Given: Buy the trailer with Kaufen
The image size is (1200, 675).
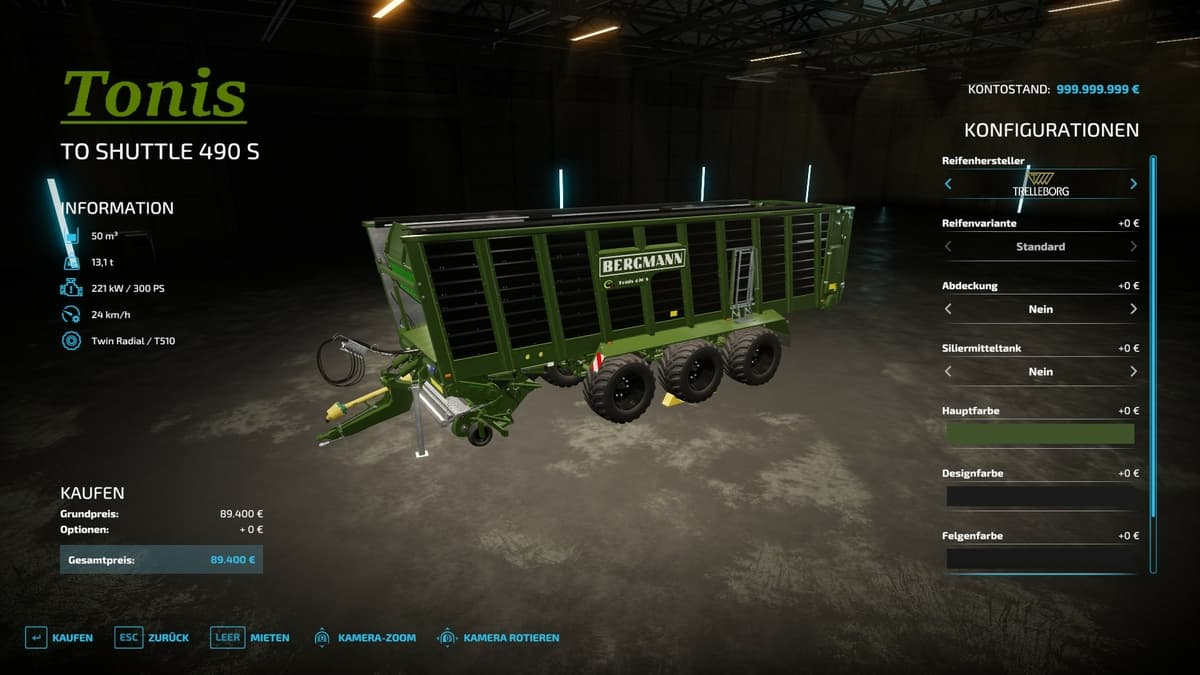Looking at the screenshot, I should click(59, 637).
